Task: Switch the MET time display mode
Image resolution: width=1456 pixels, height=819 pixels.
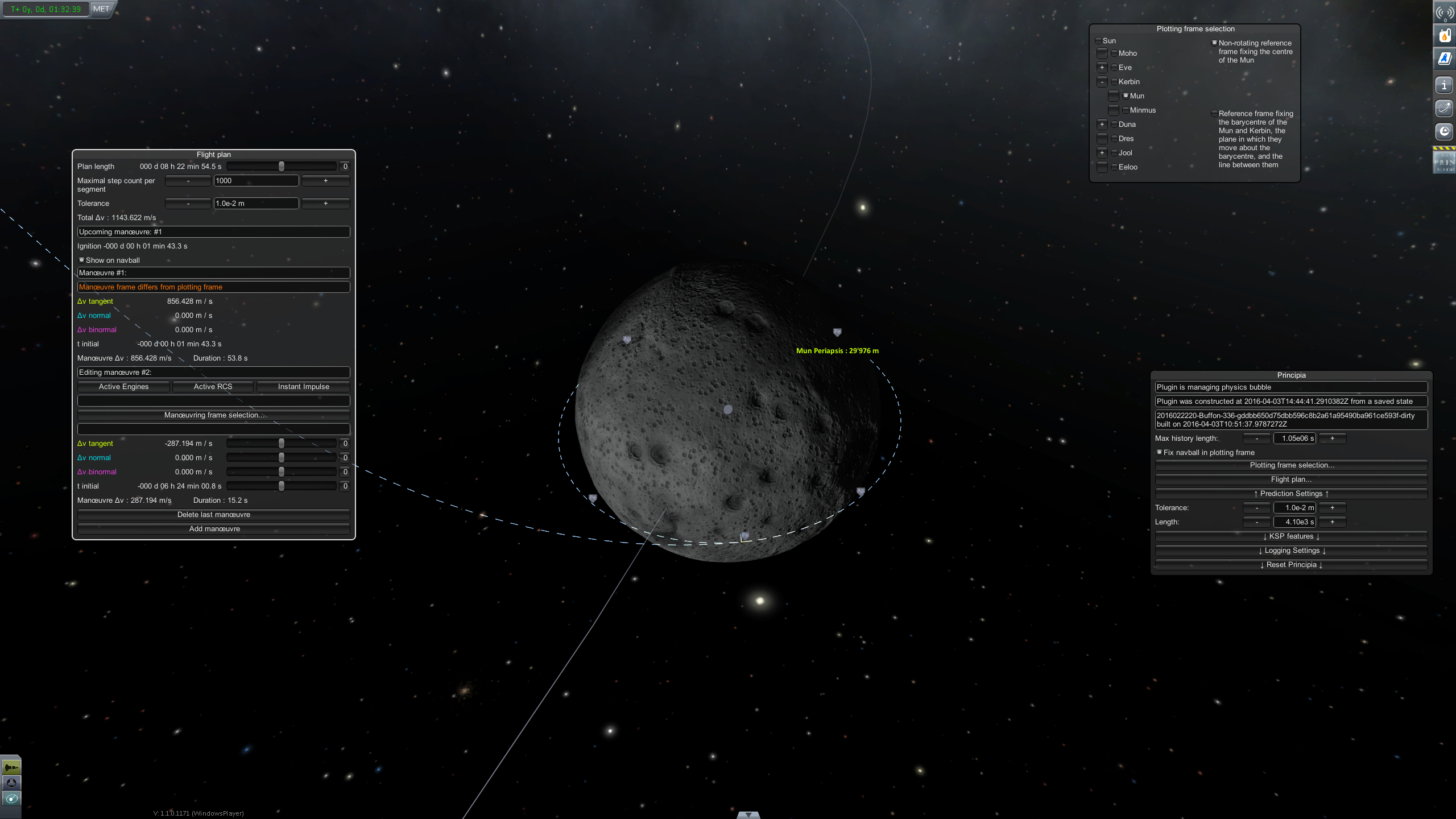Action: tap(101, 9)
